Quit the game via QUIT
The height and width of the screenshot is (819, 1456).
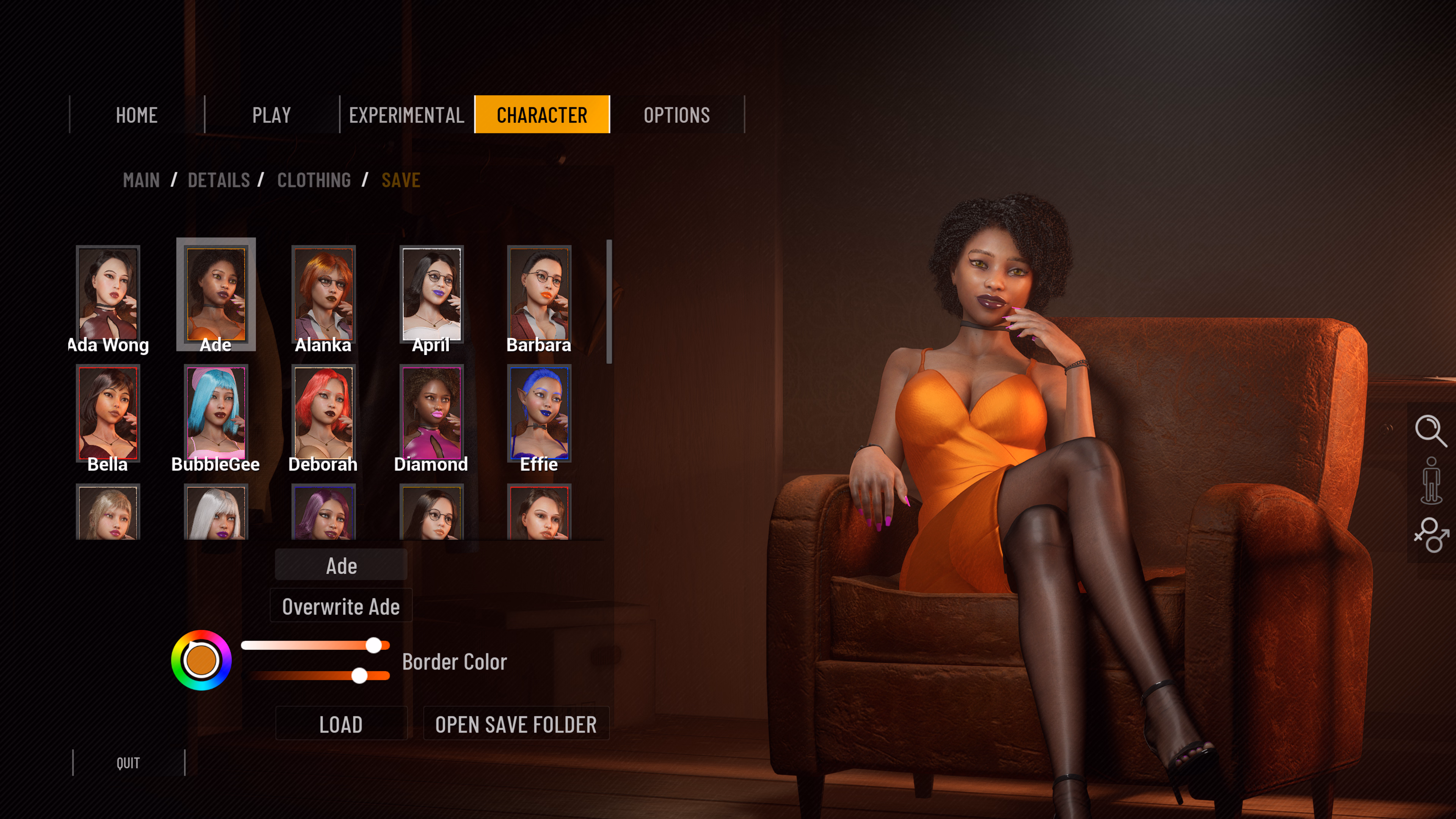coord(128,763)
